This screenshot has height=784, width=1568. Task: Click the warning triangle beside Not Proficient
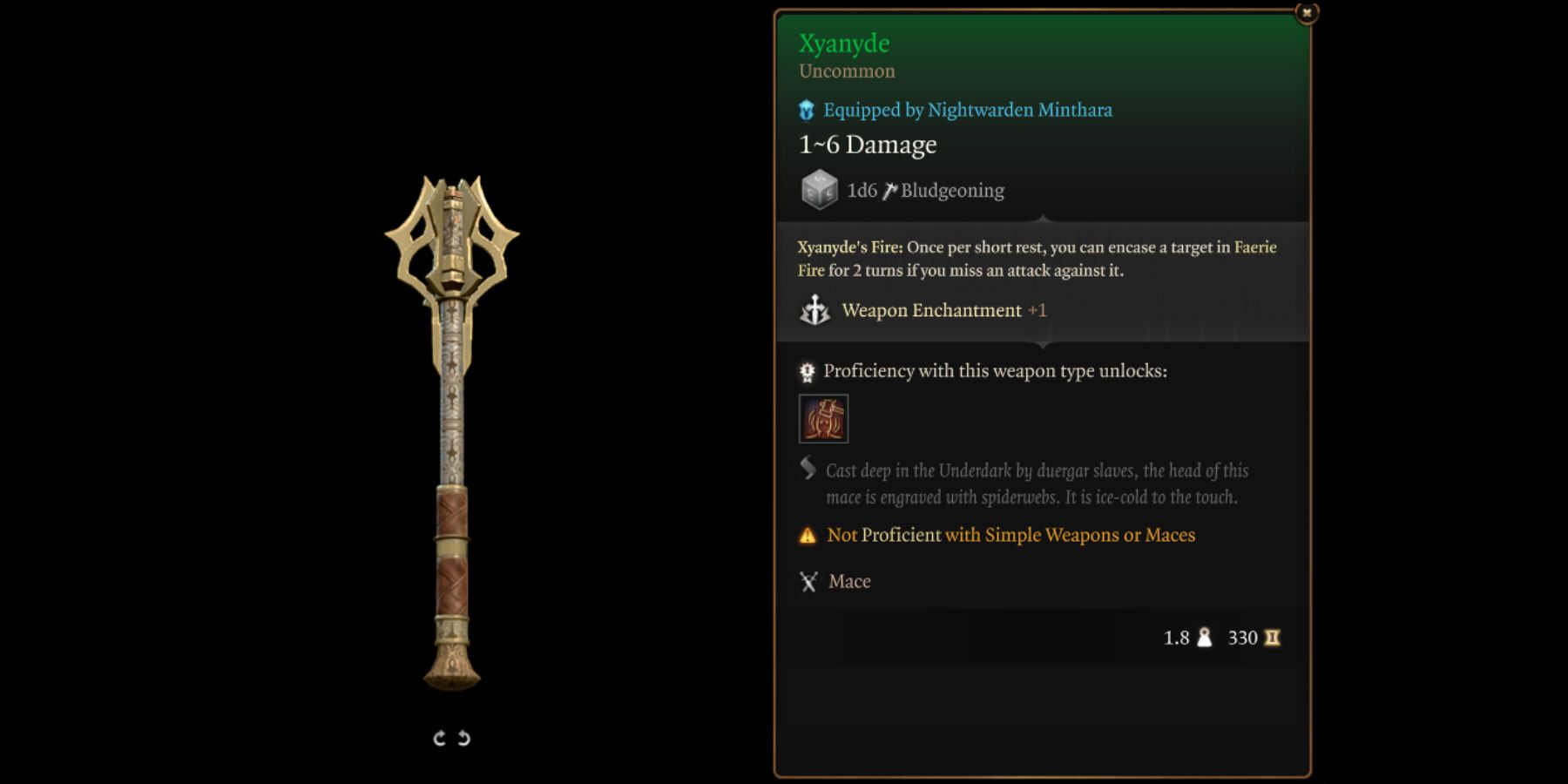807,534
